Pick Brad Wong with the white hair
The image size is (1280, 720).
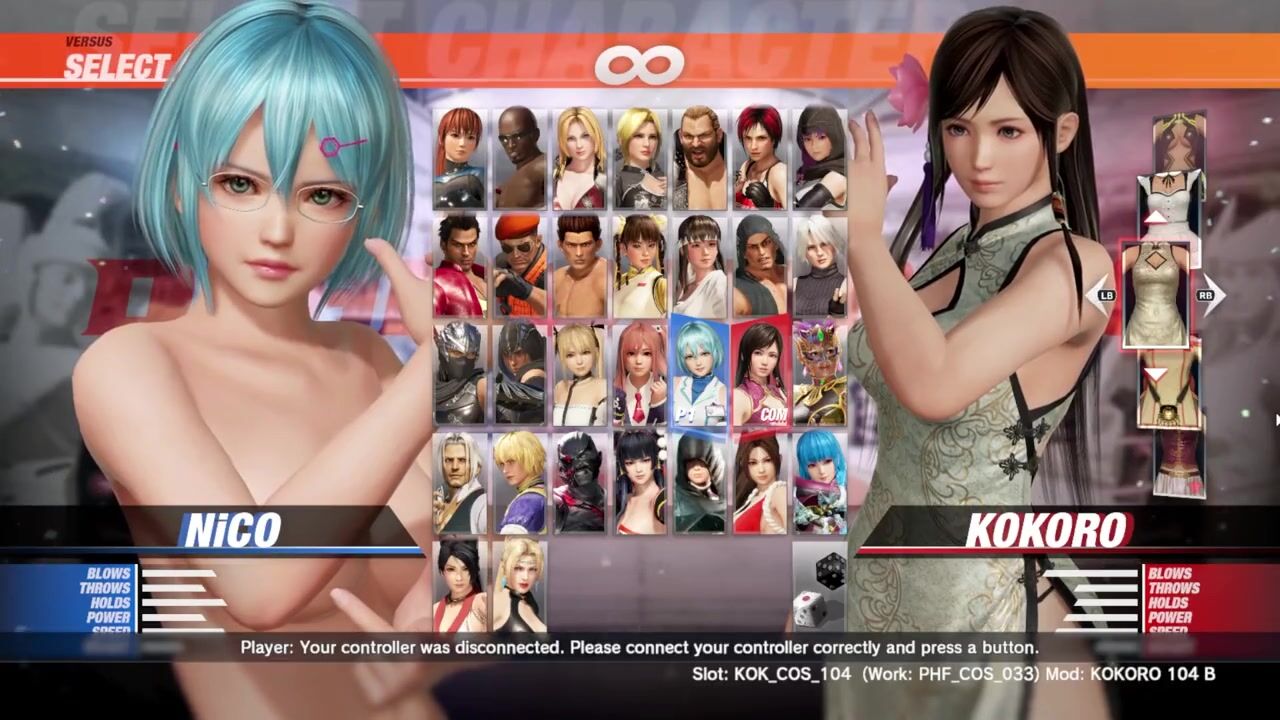coord(460,482)
